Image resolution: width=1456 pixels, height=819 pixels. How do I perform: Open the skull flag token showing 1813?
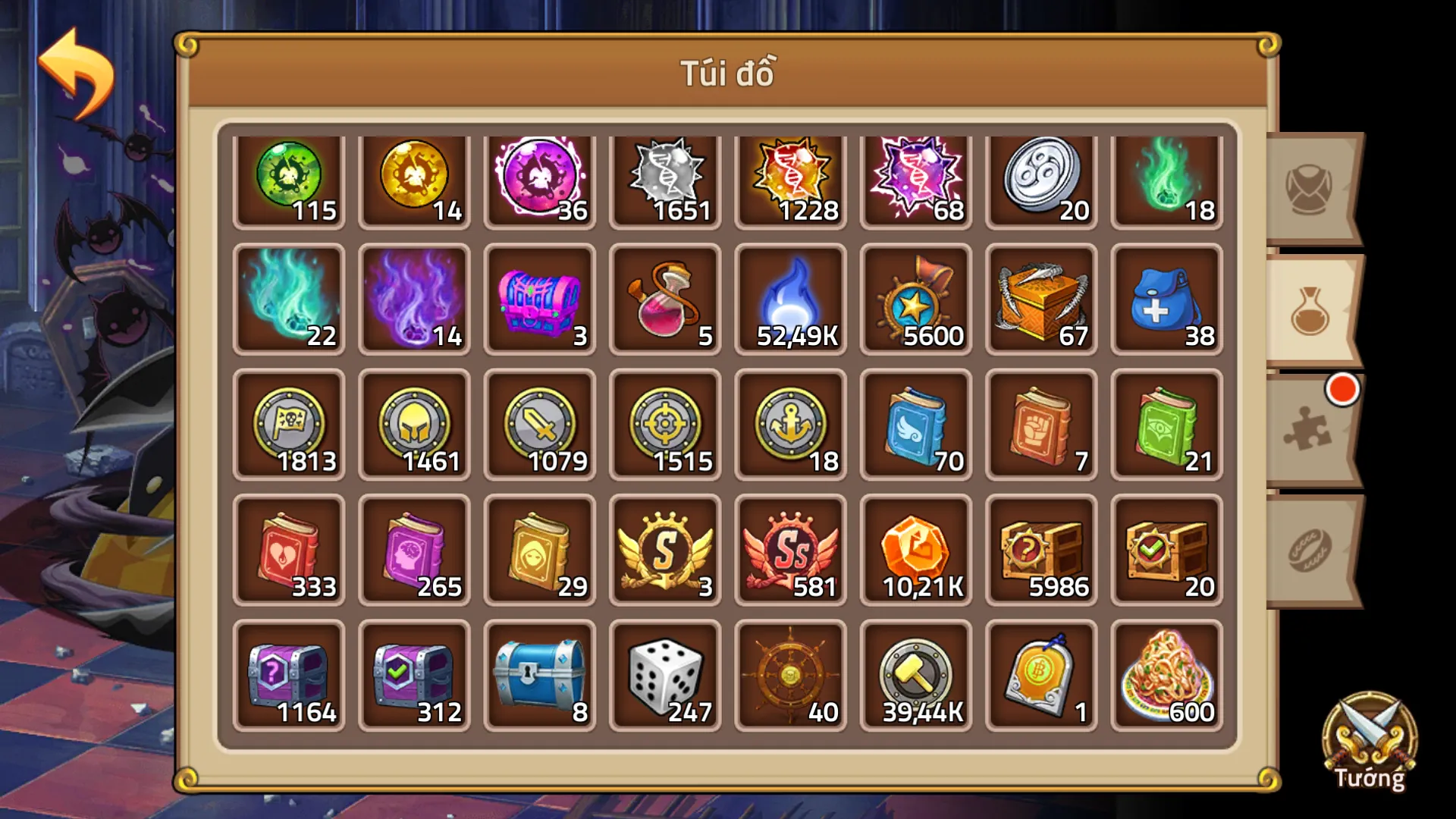point(290,425)
